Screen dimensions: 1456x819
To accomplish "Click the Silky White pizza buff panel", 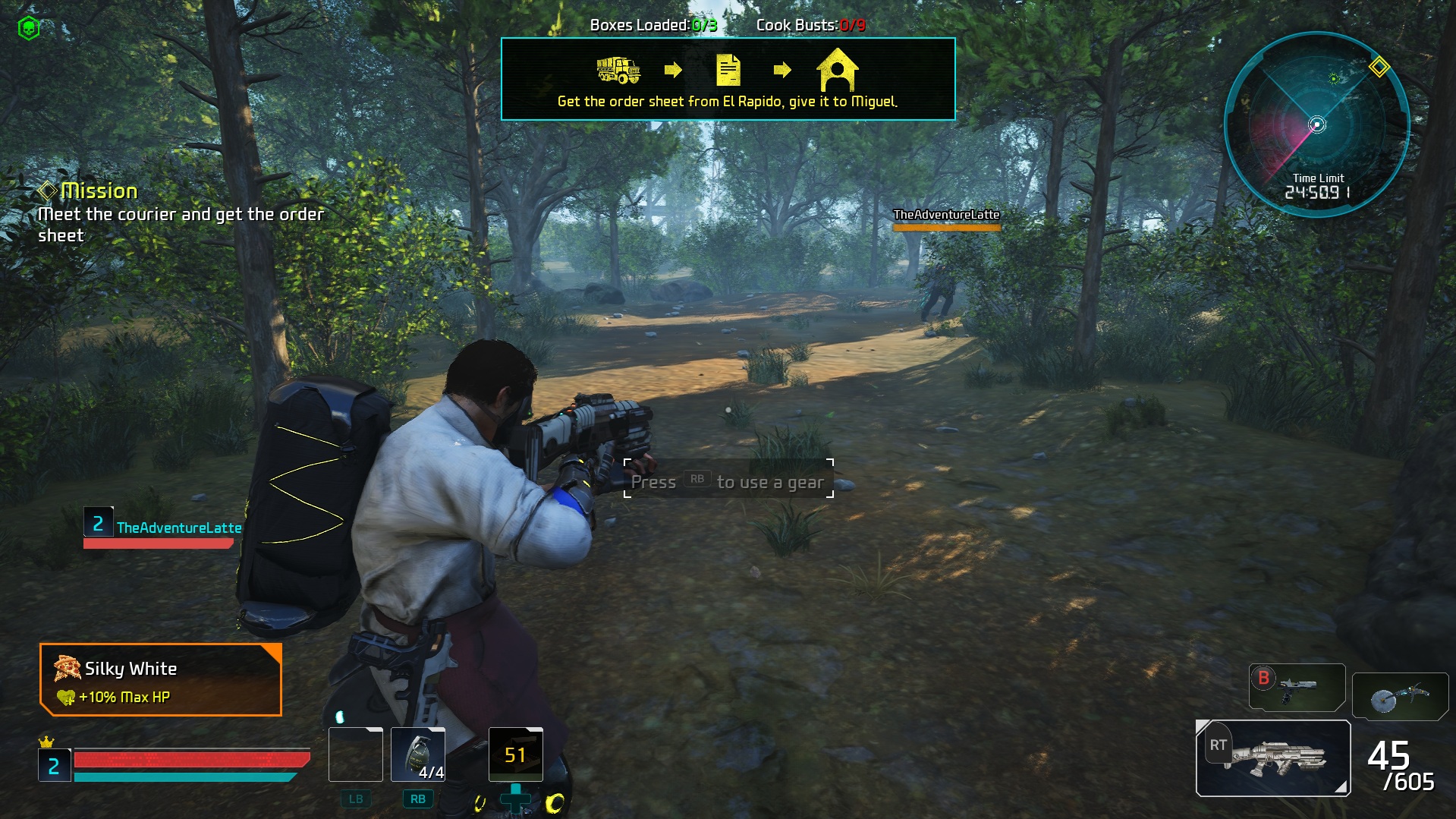I will pos(161,680).
